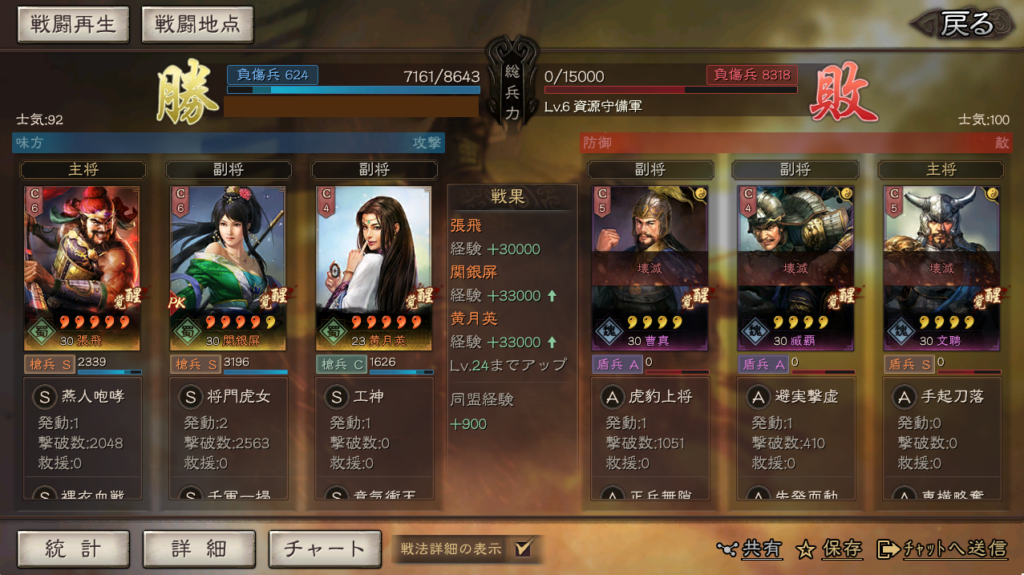View the 虎豹上将 tactic entry

(x=650, y=397)
